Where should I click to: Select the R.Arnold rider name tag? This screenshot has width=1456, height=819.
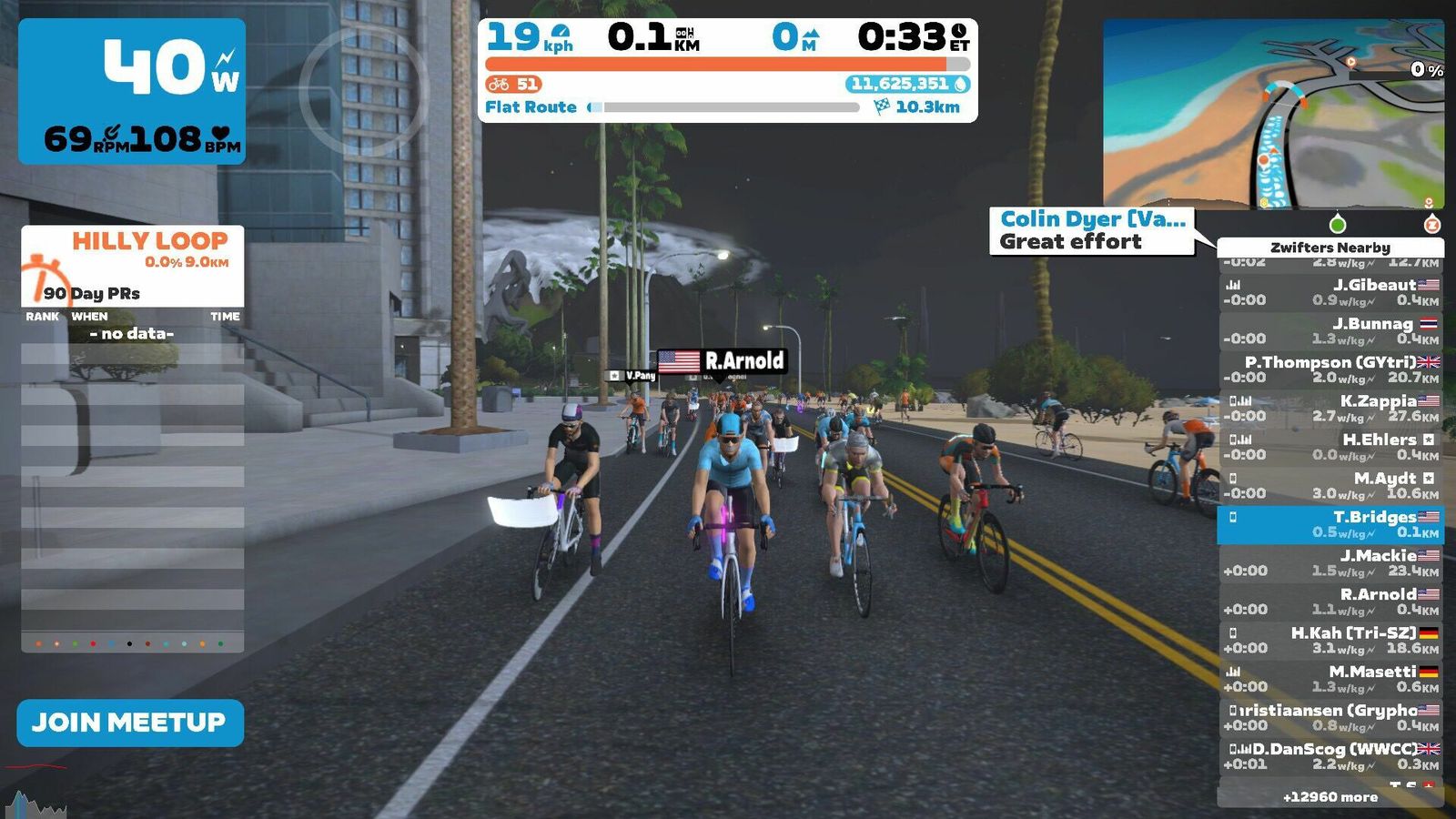pos(723,361)
